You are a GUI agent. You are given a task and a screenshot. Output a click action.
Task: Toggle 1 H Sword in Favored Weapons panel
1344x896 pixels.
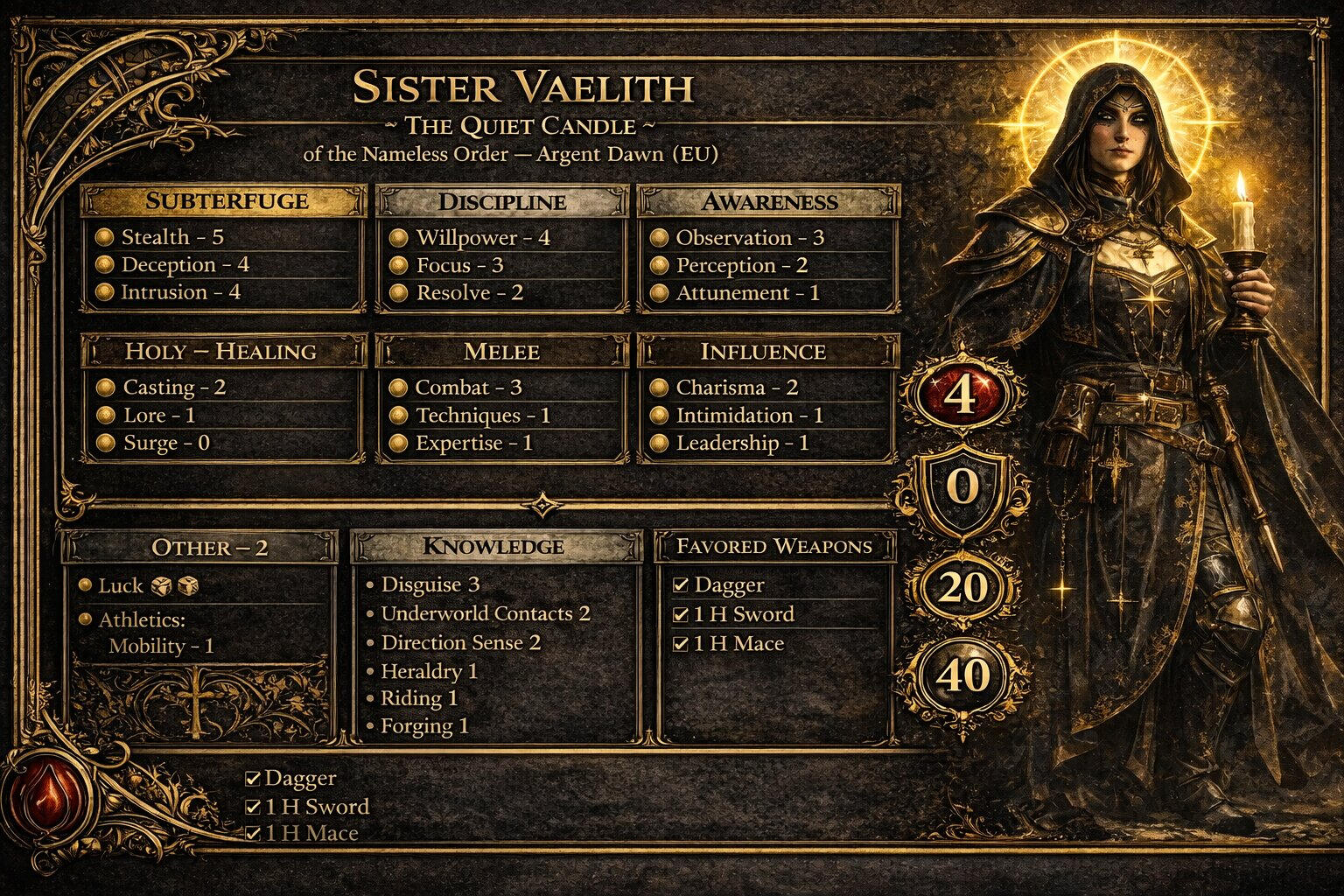[681, 615]
